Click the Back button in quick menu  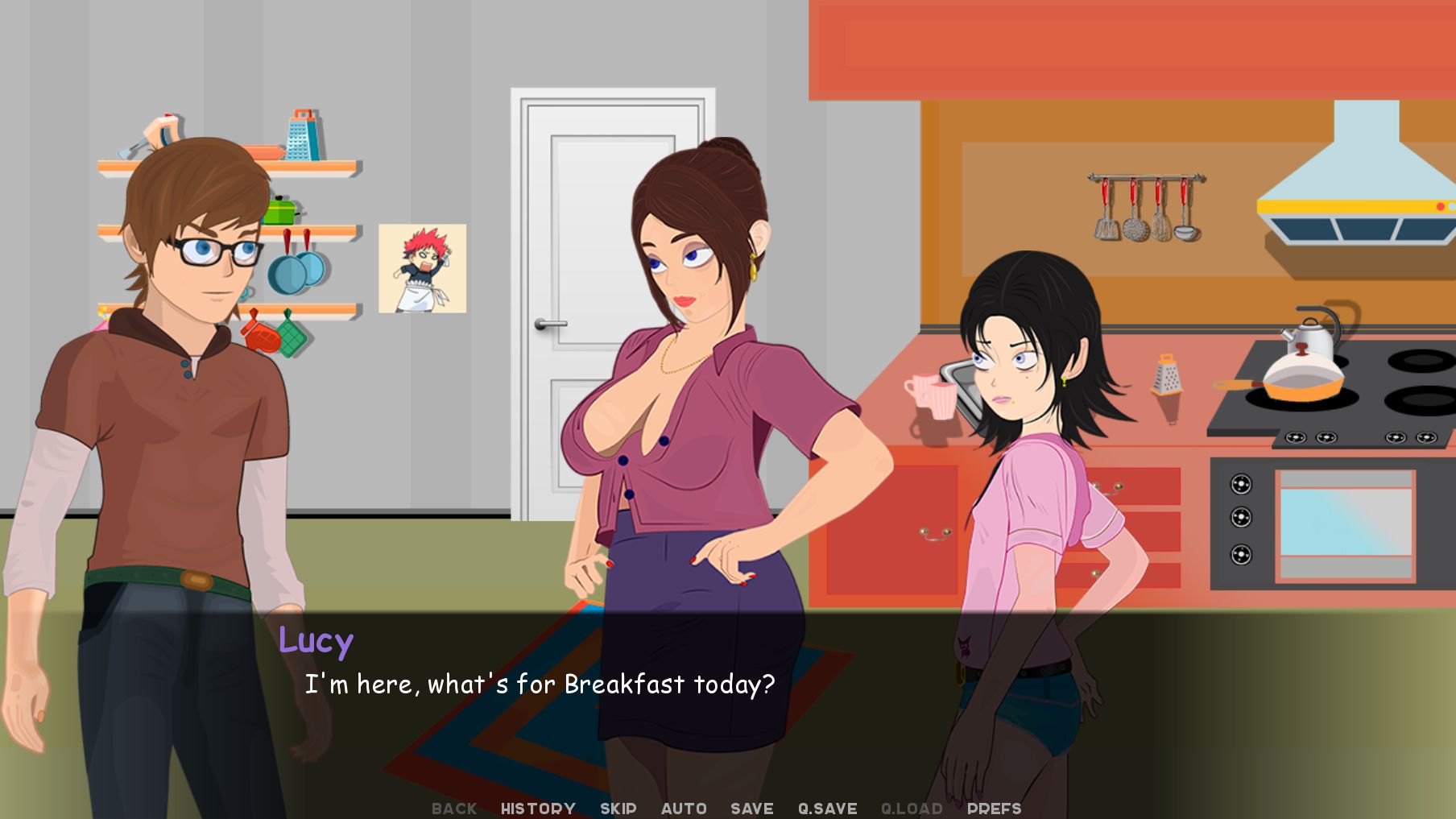coord(454,809)
